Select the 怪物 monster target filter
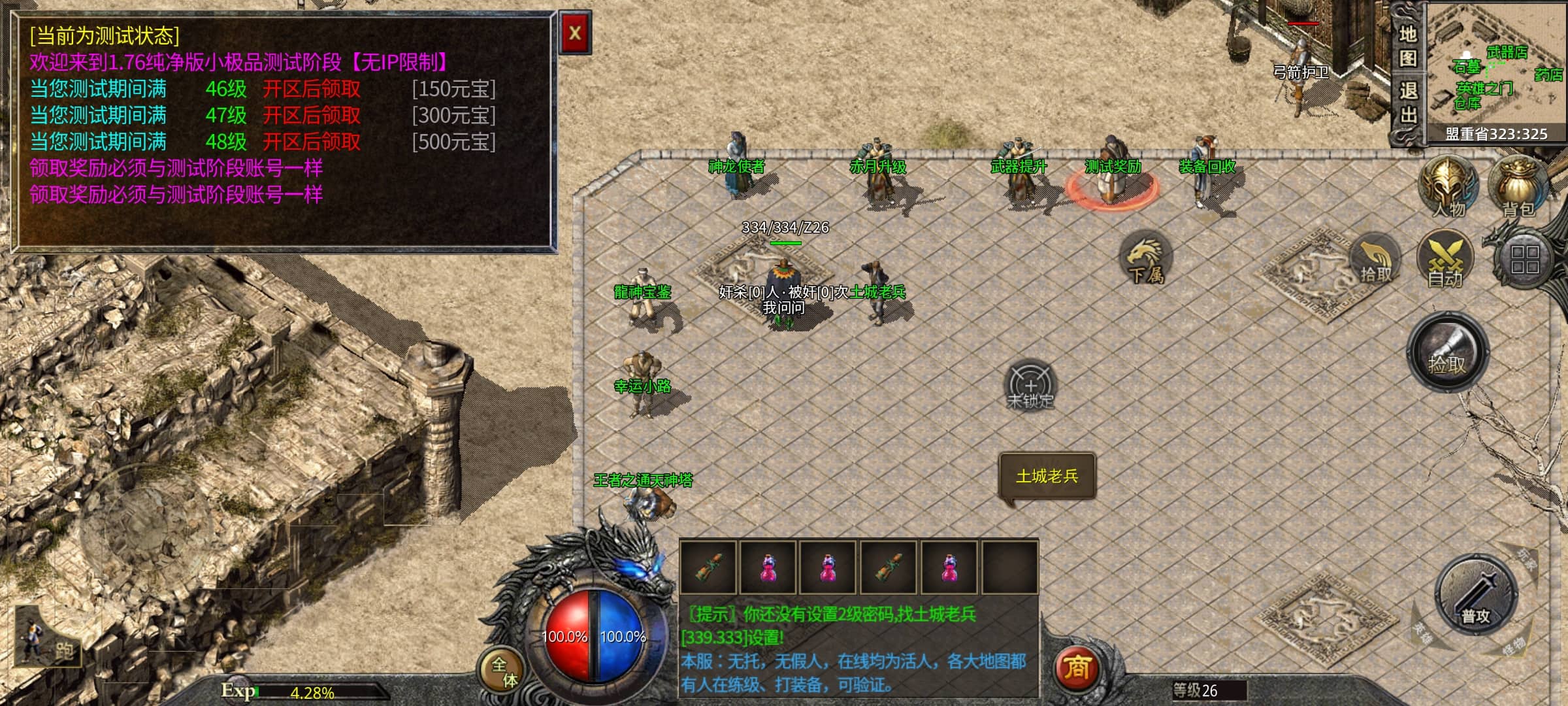This screenshot has width=1568, height=706. (x=1512, y=647)
